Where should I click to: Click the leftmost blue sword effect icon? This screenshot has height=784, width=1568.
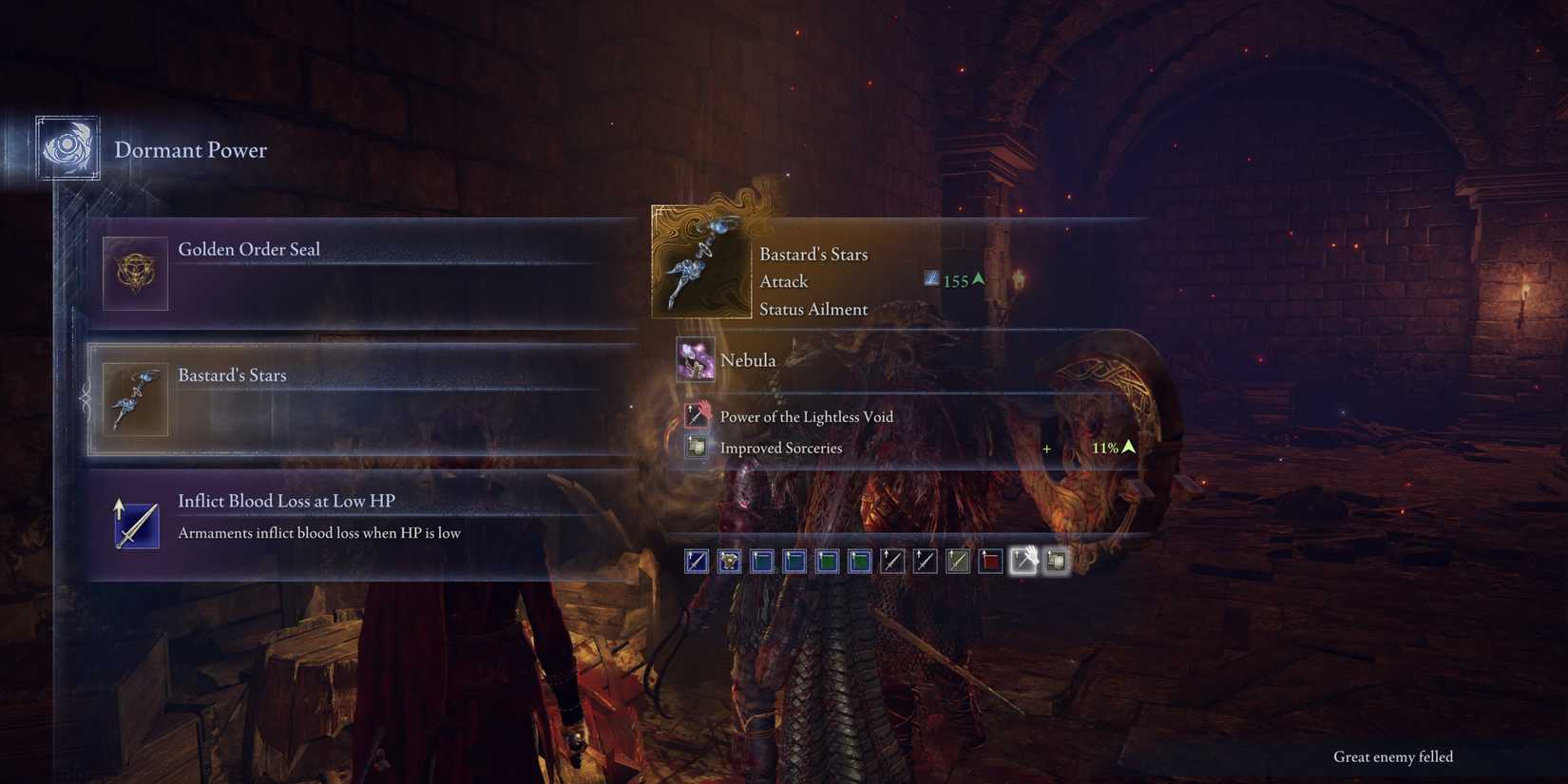point(697,561)
